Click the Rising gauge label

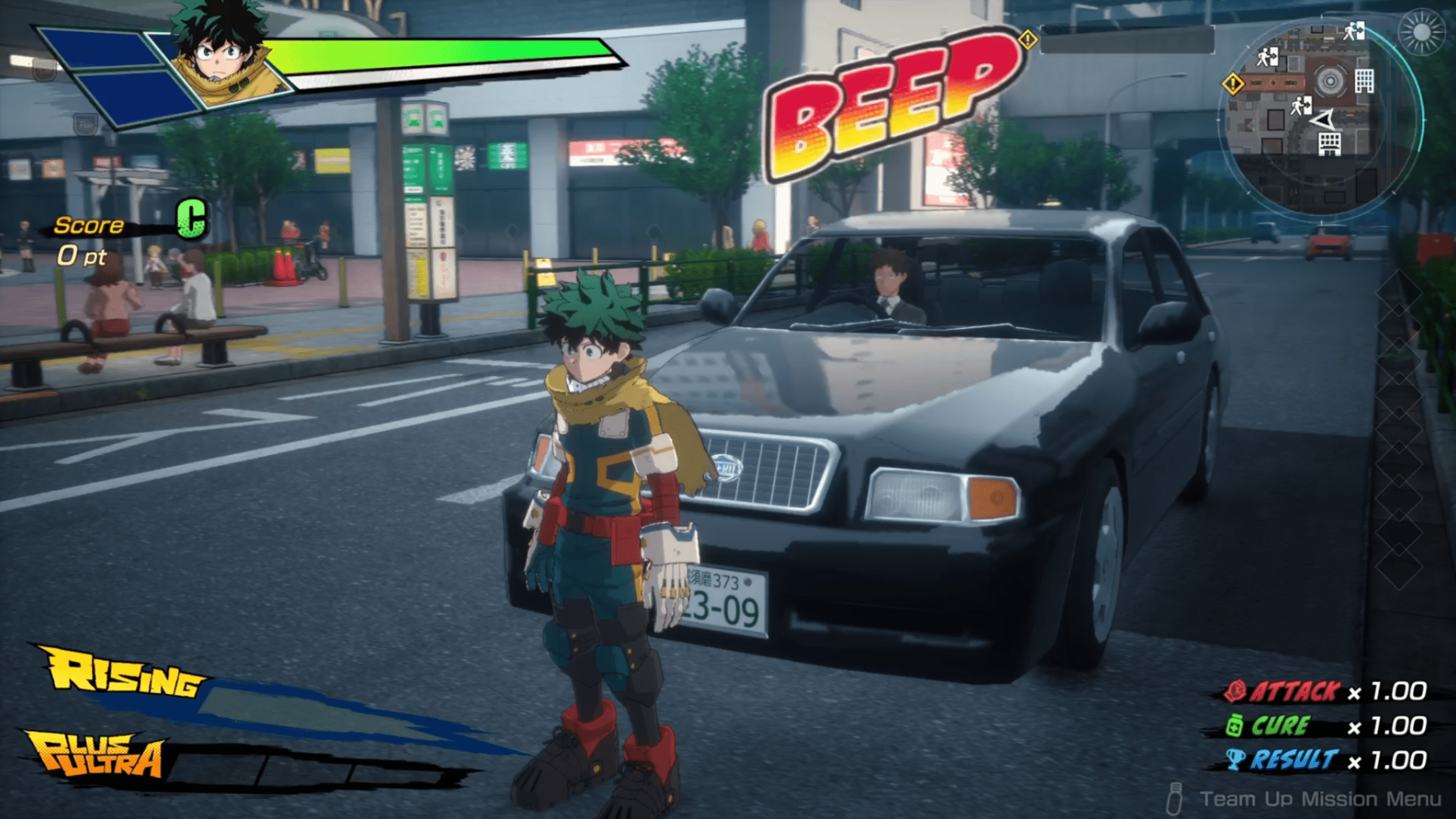pos(123,674)
